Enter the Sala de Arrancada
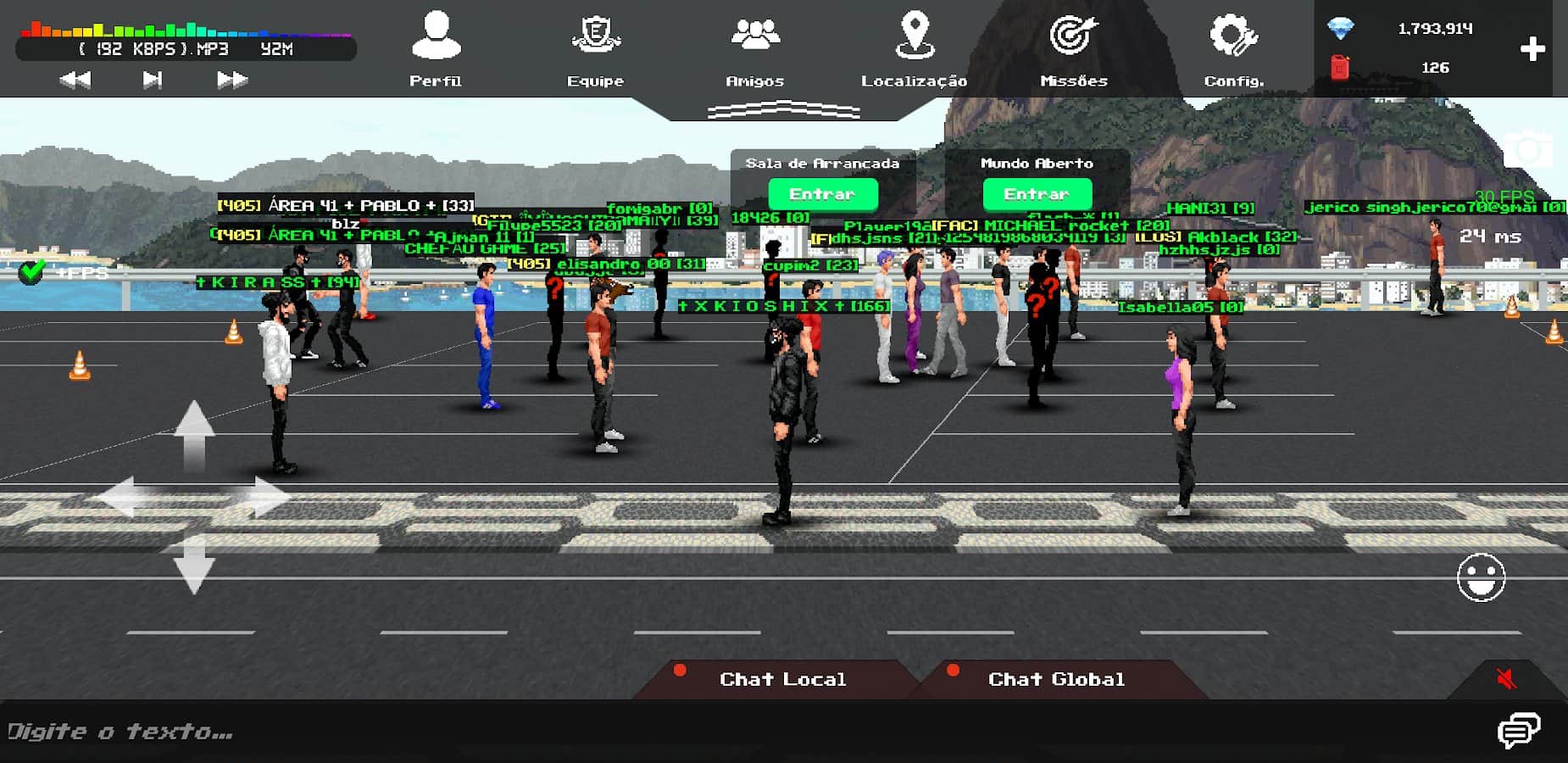Image resolution: width=1568 pixels, height=763 pixels. (822, 194)
